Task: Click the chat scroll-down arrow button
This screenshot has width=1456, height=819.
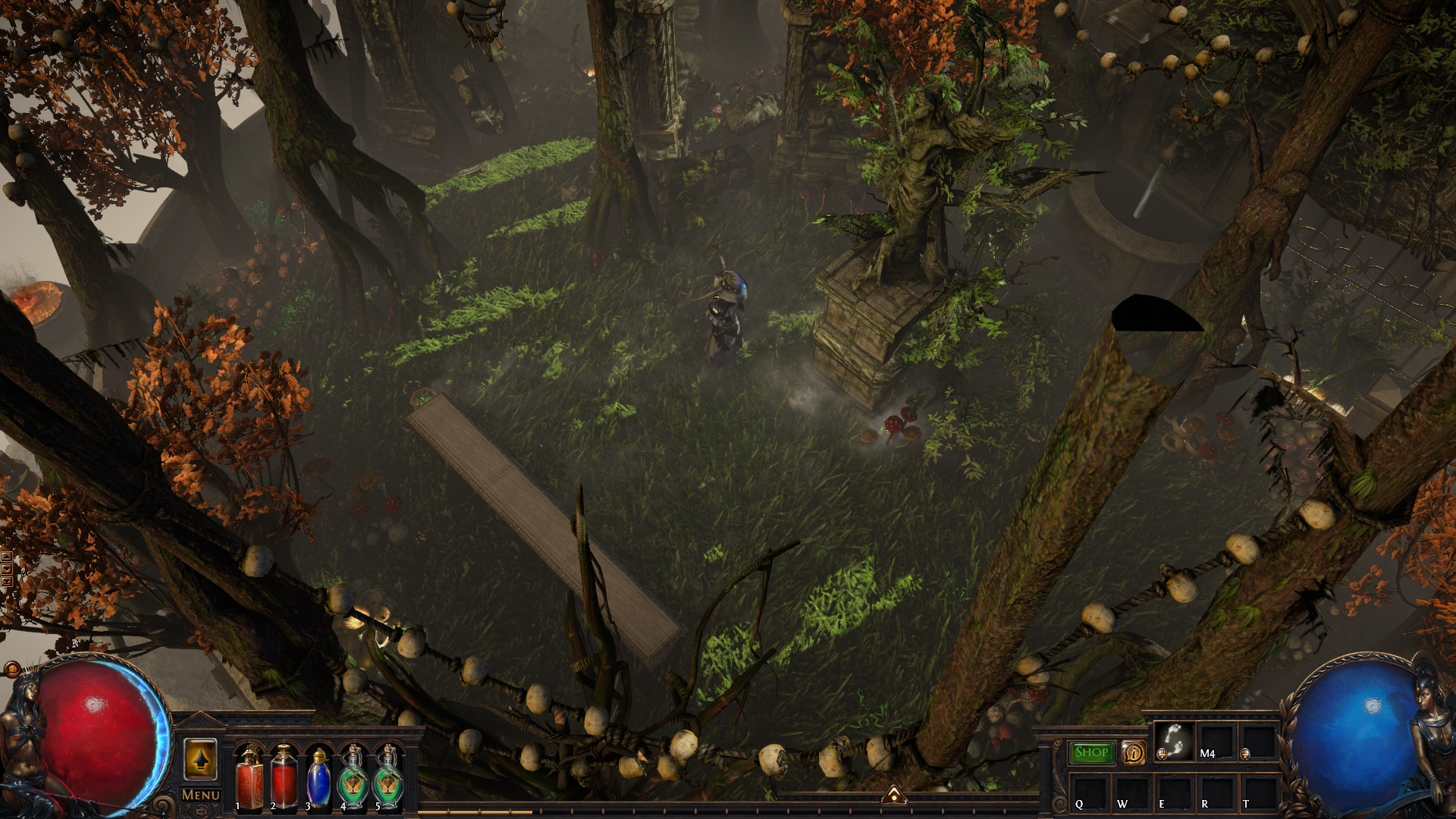Action: coord(6,569)
